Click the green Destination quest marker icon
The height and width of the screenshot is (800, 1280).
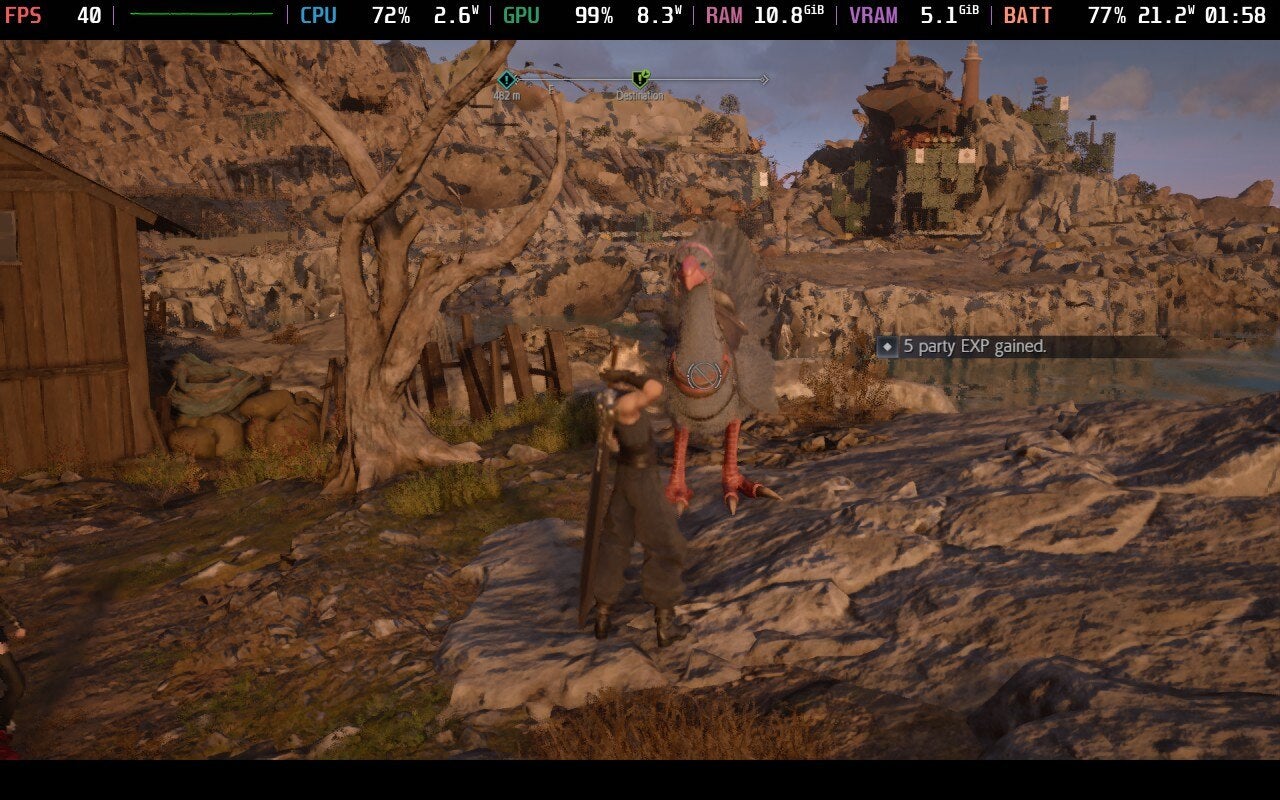[x=638, y=79]
